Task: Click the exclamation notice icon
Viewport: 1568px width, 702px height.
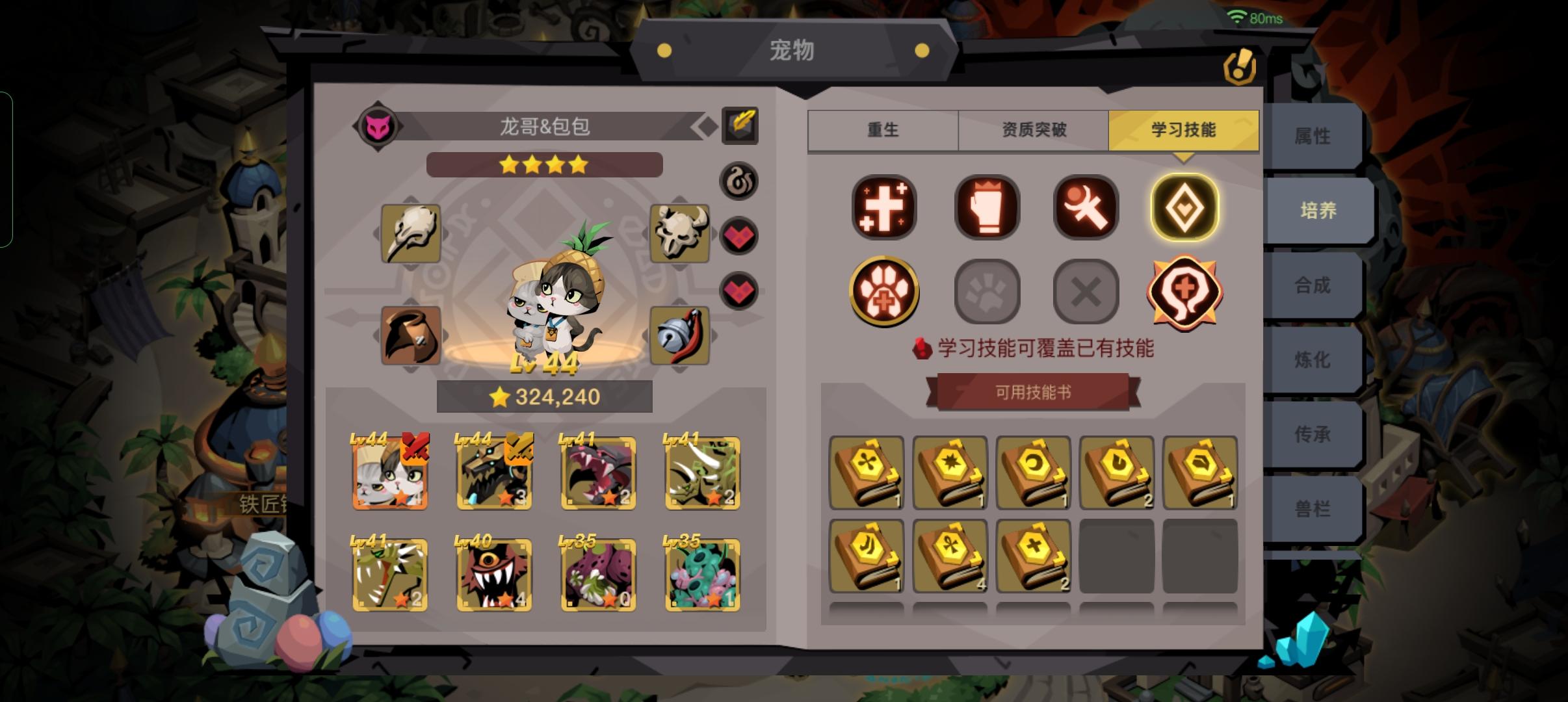Action: 1241,67
